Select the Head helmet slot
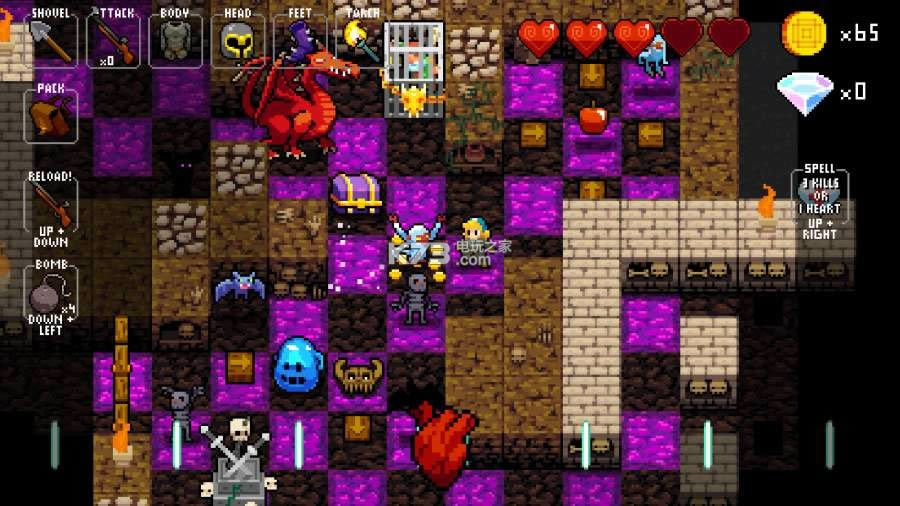The width and height of the screenshot is (900, 506). pyautogui.click(x=237, y=40)
